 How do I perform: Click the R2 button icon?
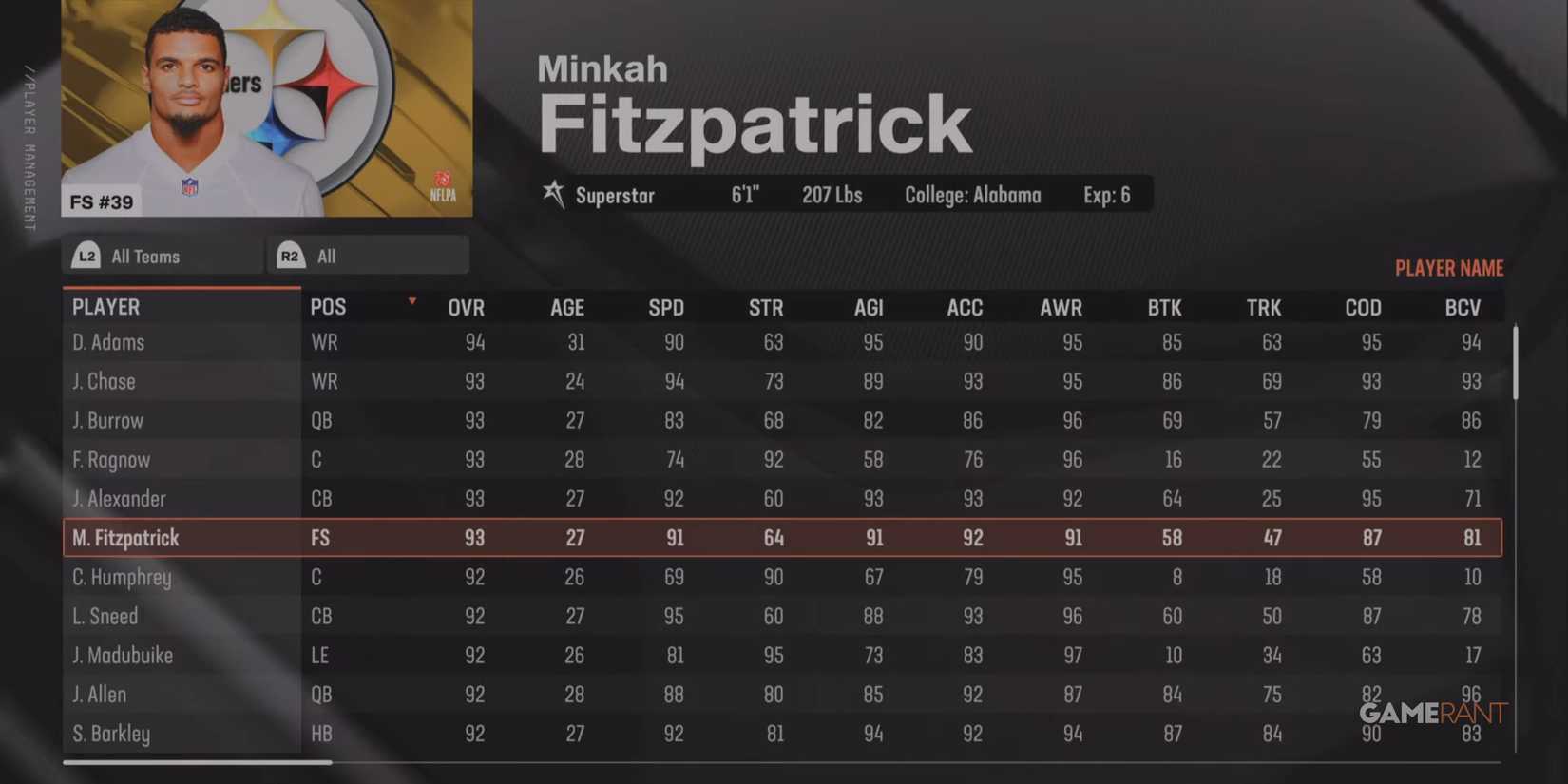click(291, 255)
